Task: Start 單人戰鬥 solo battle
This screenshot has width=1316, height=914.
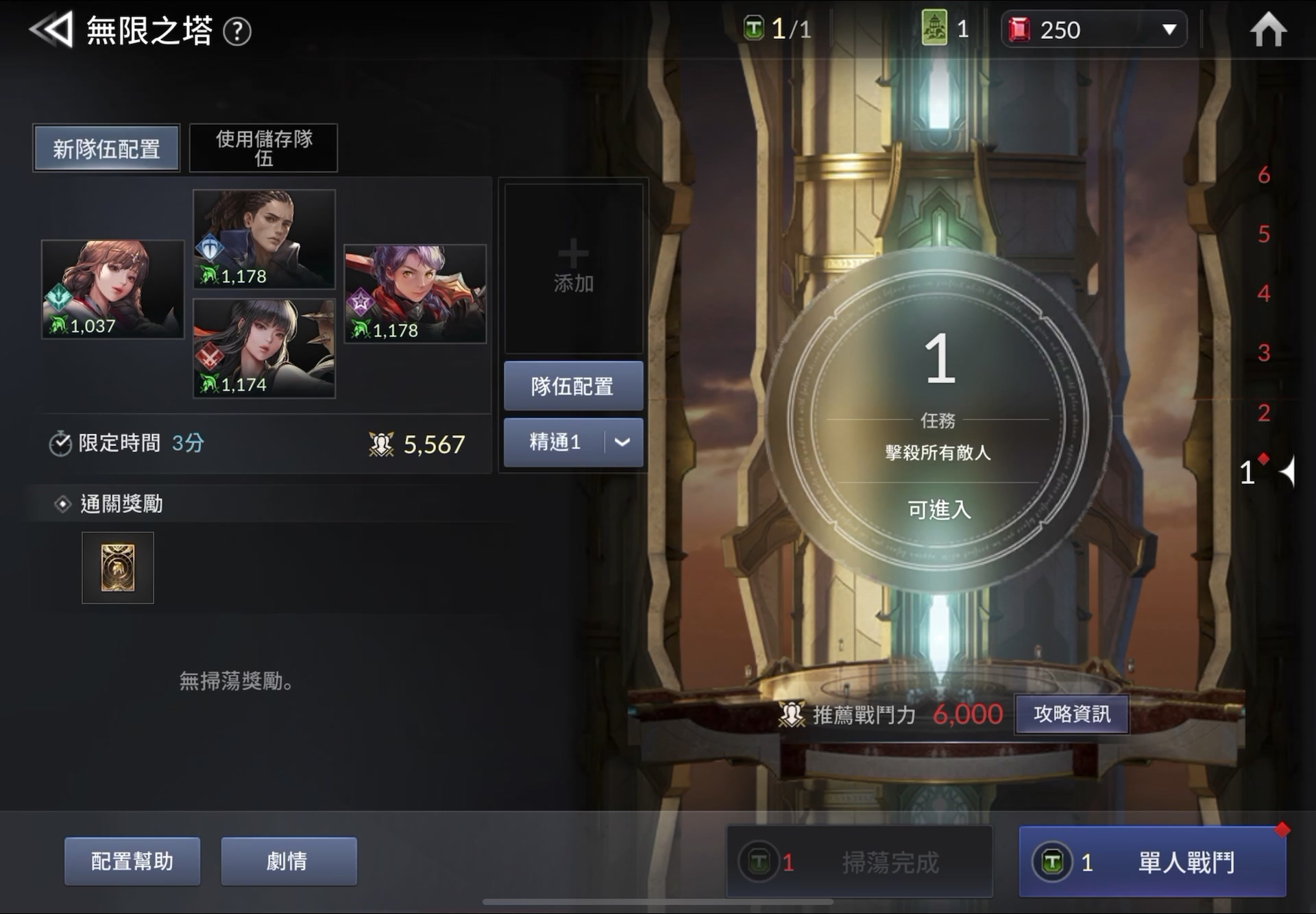Action: (1151, 862)
